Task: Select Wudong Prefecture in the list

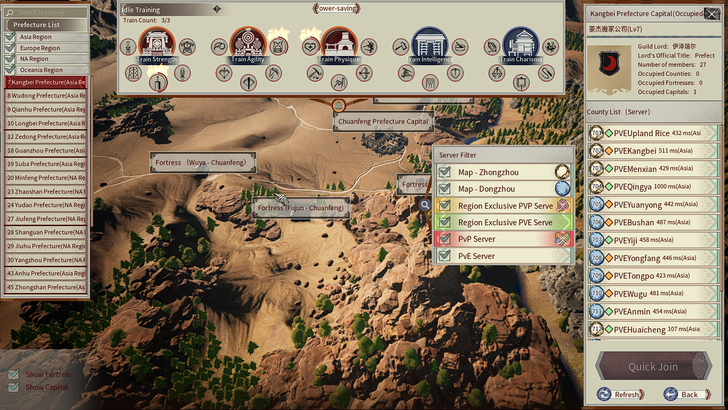Action: 45,95
